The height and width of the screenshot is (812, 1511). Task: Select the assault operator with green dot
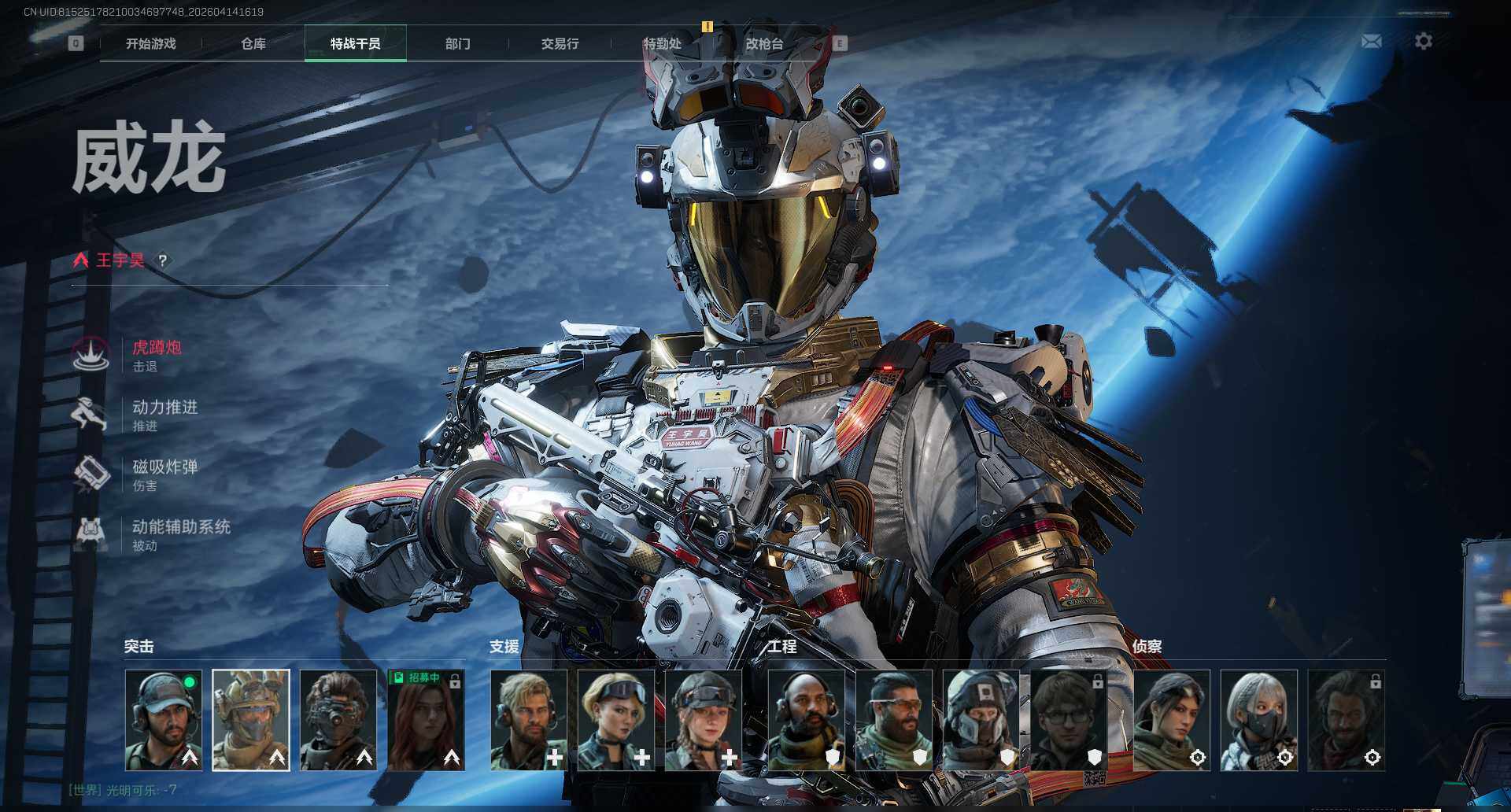point(164,720)
